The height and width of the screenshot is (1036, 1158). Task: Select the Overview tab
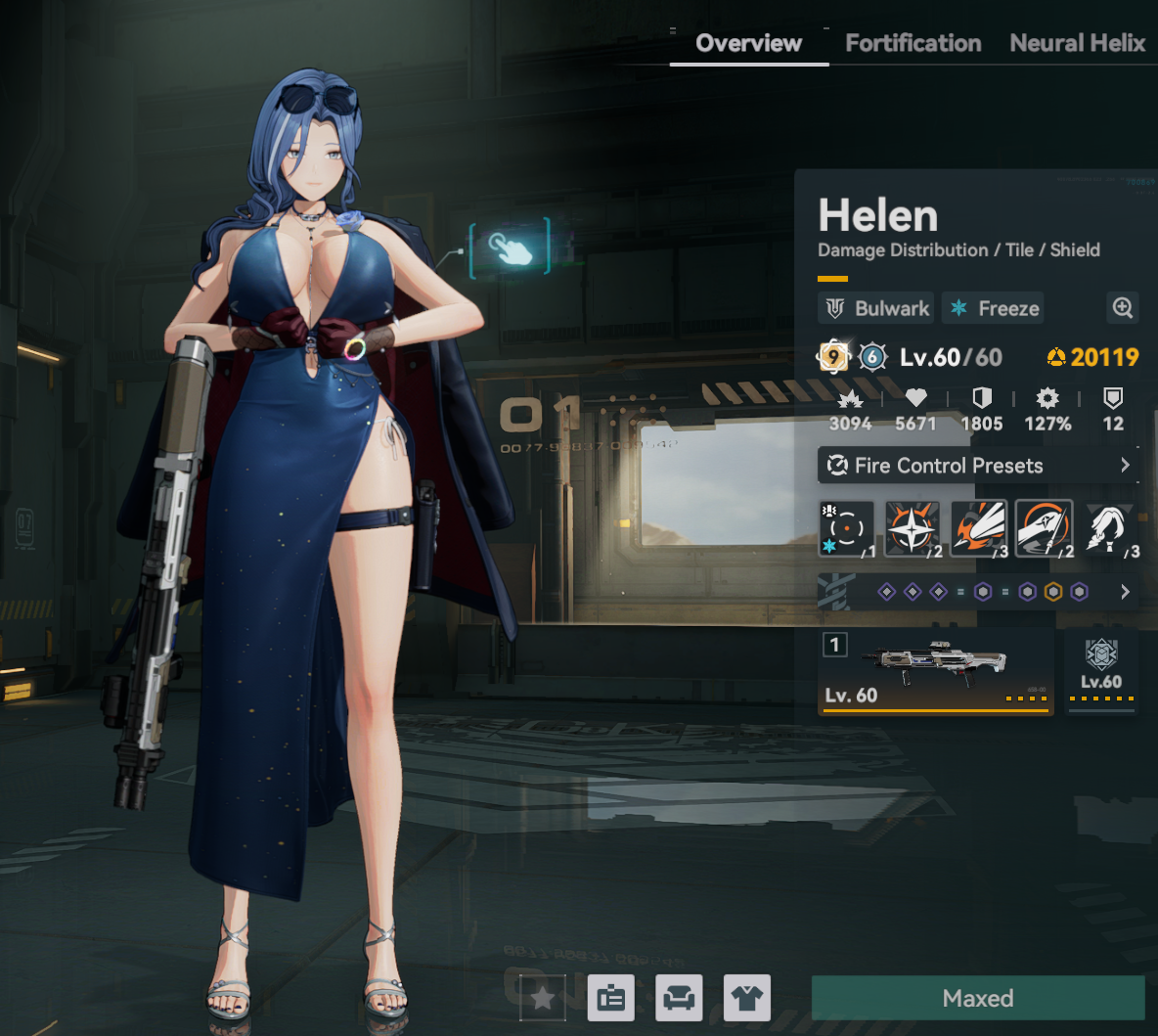[x=748, y=43]
